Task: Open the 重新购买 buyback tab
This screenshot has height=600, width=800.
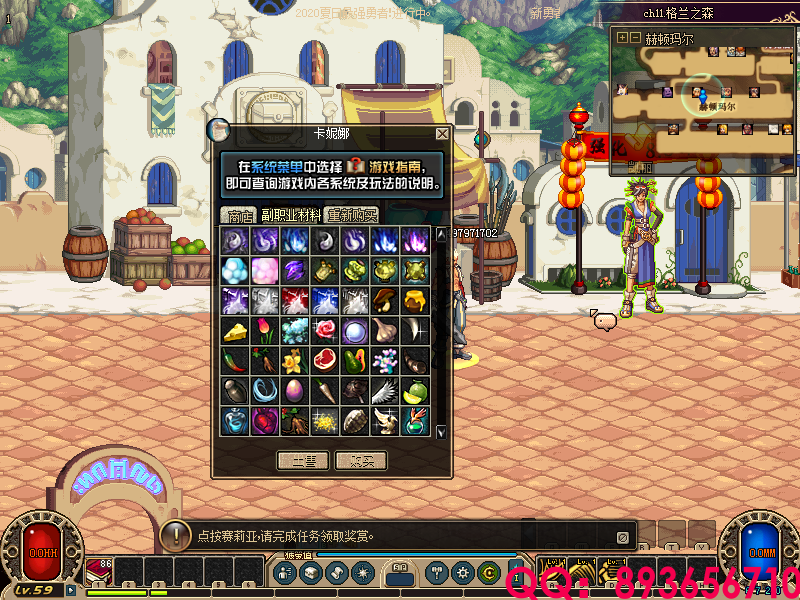Action: point(351,215)
